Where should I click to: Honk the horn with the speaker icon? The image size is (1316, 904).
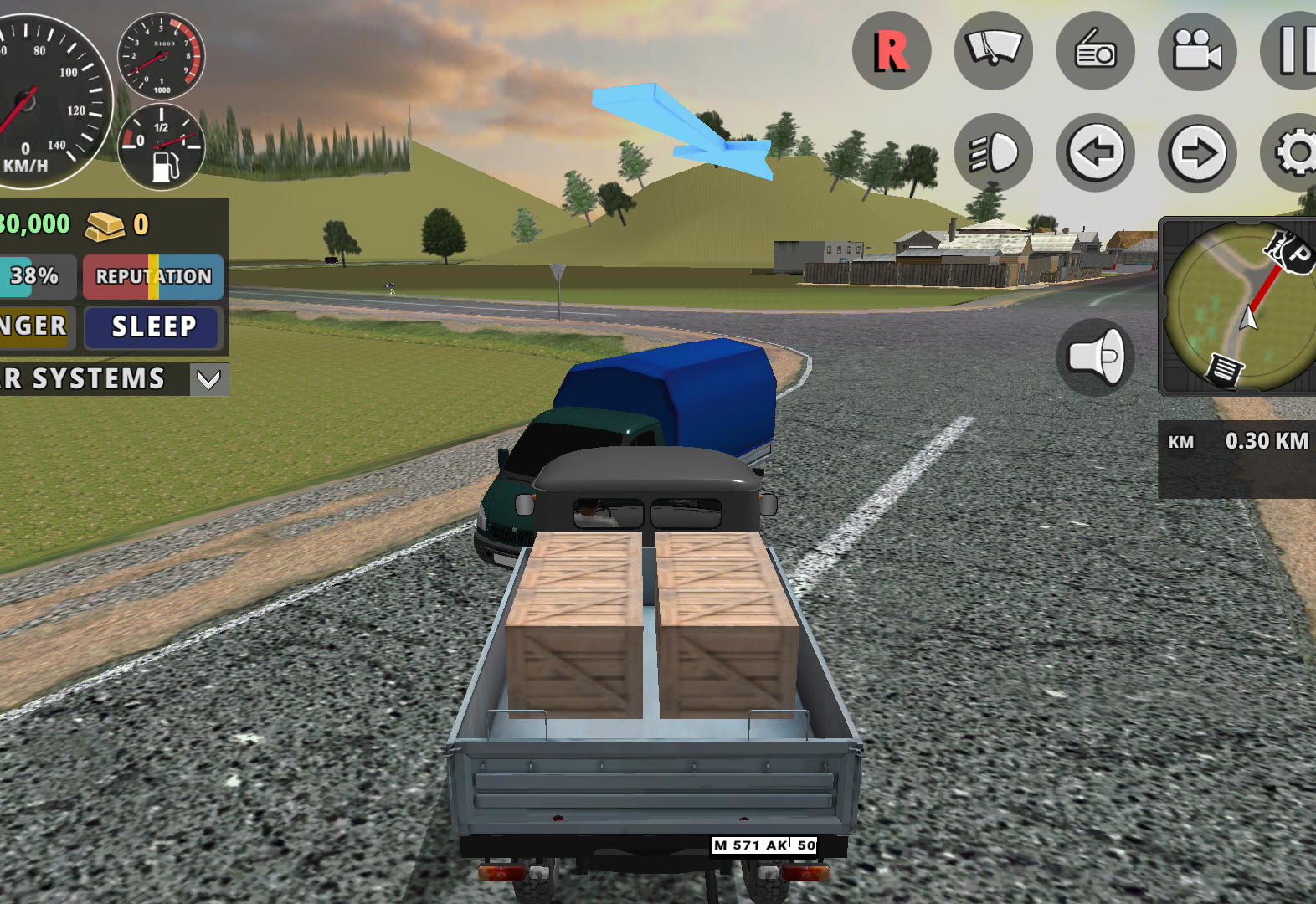(1098, 355)
